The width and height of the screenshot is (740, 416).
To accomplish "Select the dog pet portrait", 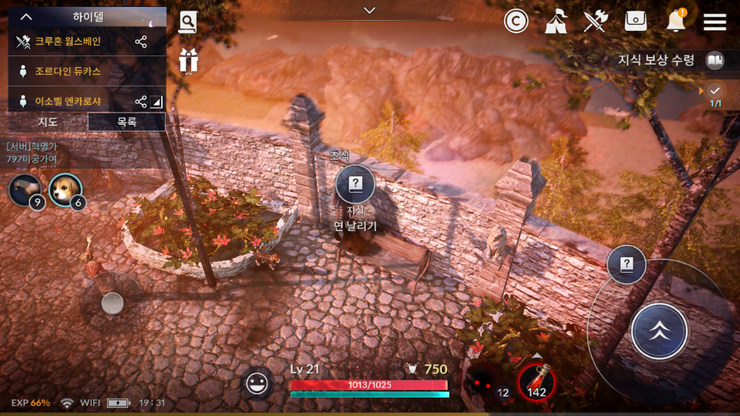I will coord(65,188).
